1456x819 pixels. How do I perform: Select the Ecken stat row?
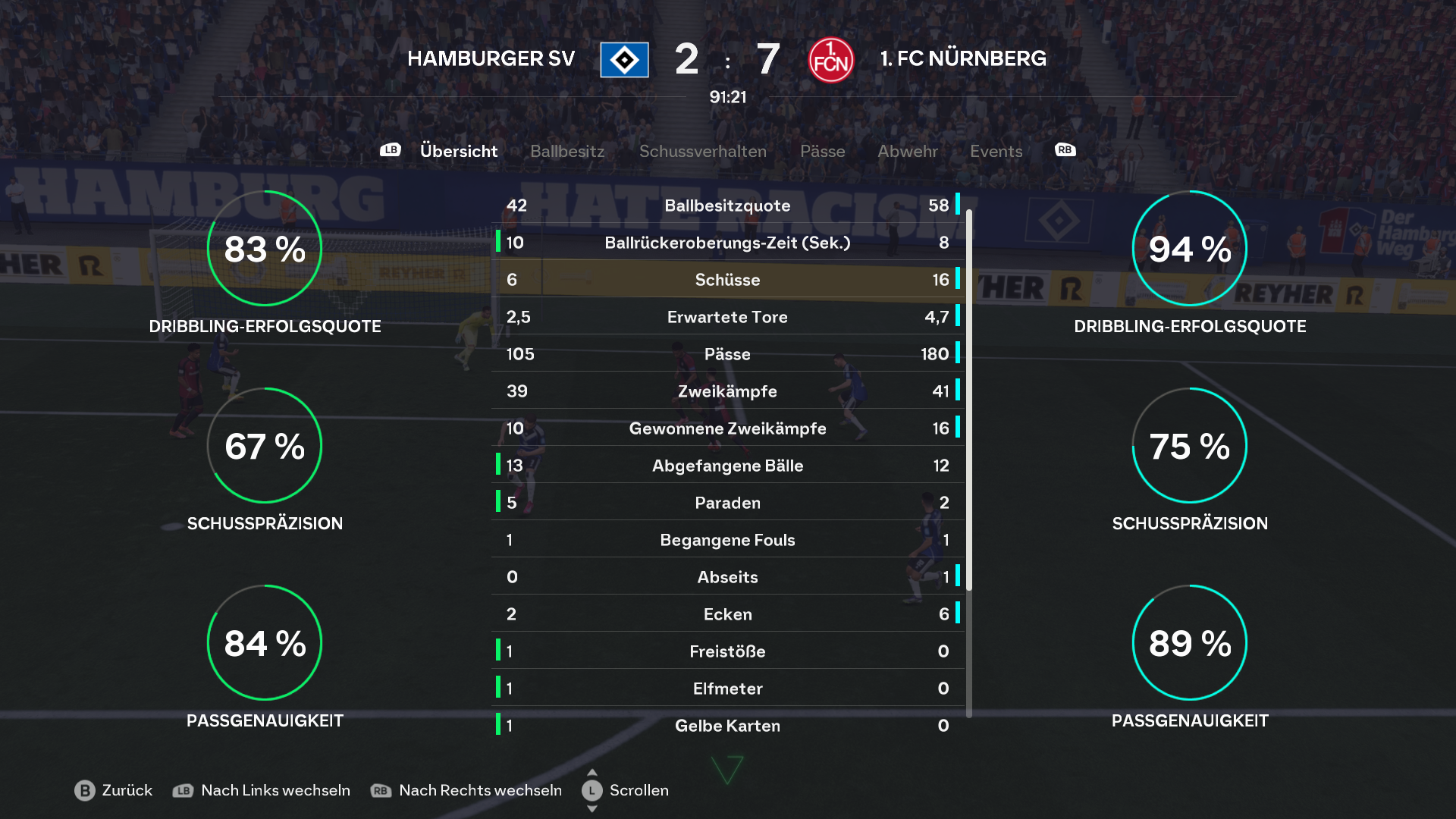tap(727, 614)
